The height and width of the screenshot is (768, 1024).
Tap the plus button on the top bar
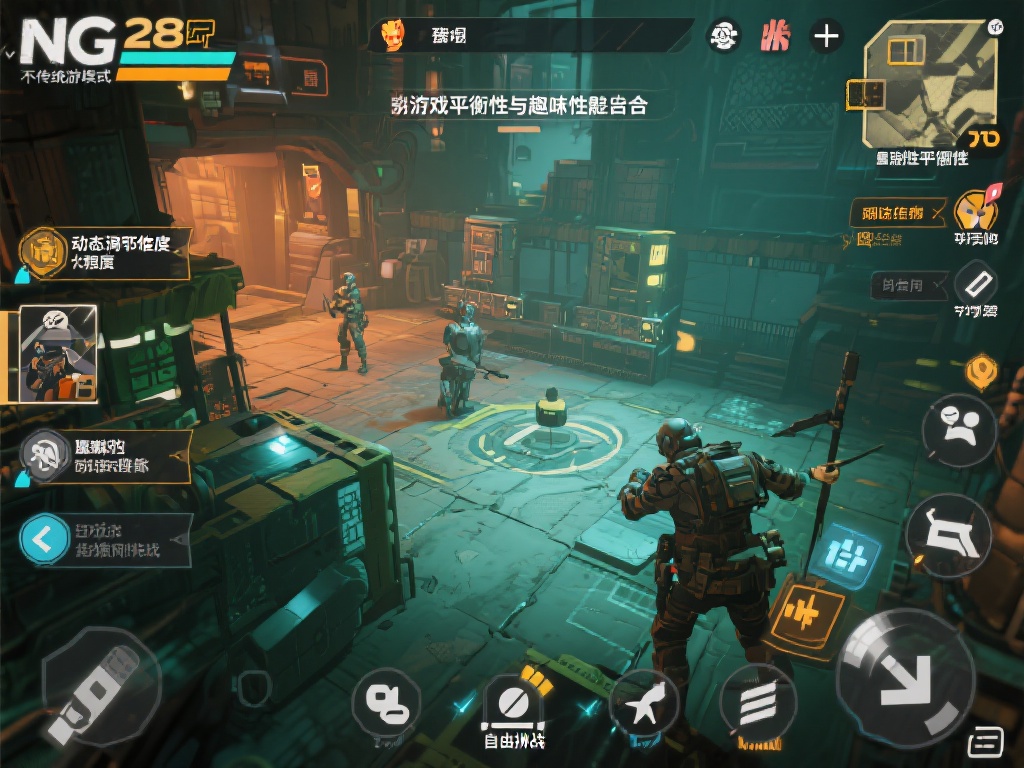826,37
